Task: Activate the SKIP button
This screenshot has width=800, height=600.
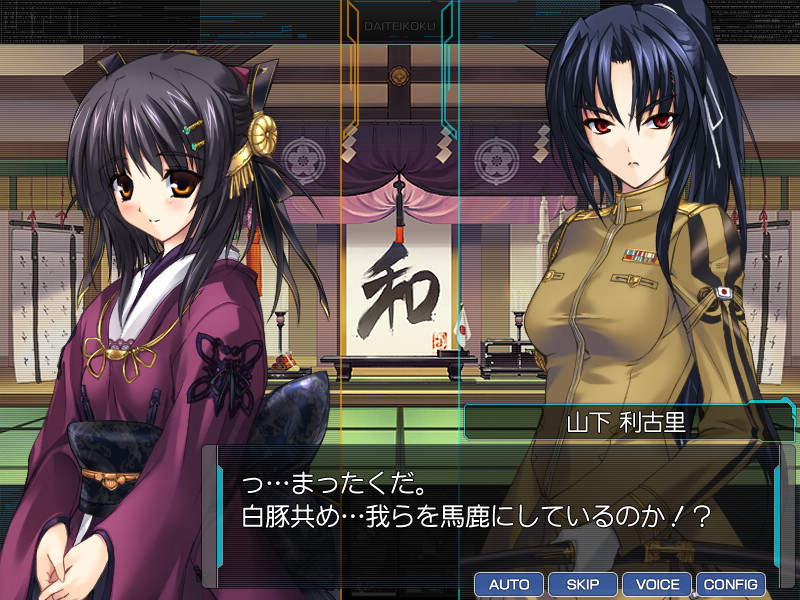Action: (582, 584)
